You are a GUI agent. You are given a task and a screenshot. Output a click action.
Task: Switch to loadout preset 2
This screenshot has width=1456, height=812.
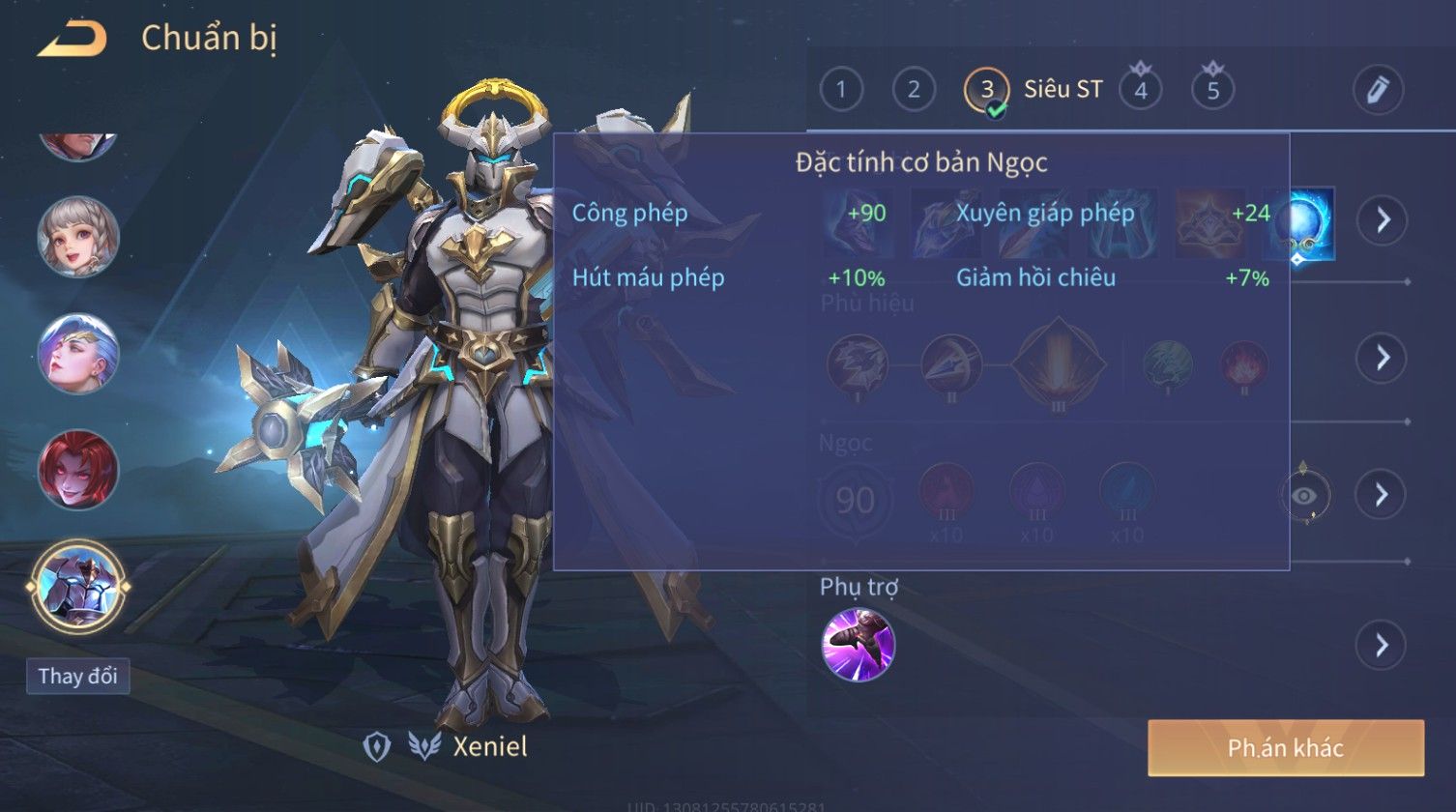click(x=914, y=90)
